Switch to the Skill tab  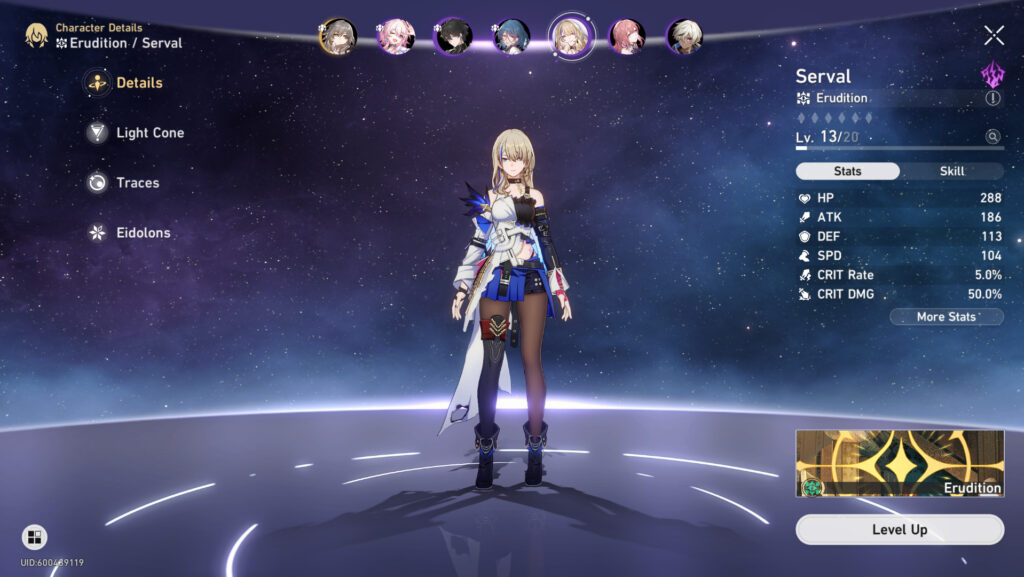[x=952, y=171]
